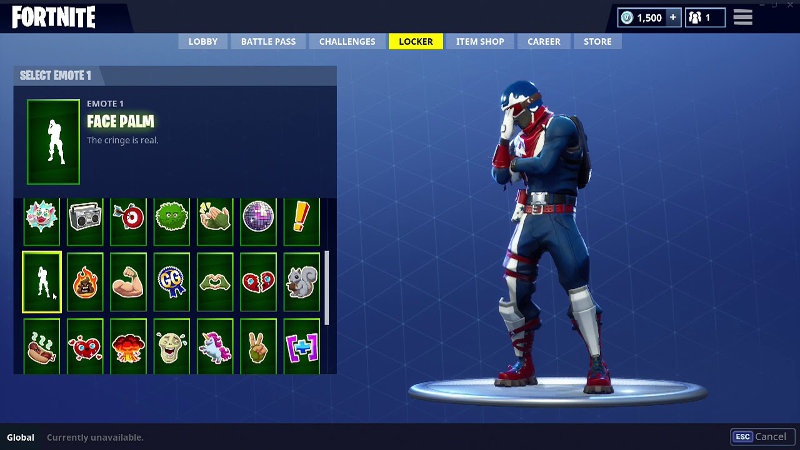Select the boombox emote

pos(85,218)
